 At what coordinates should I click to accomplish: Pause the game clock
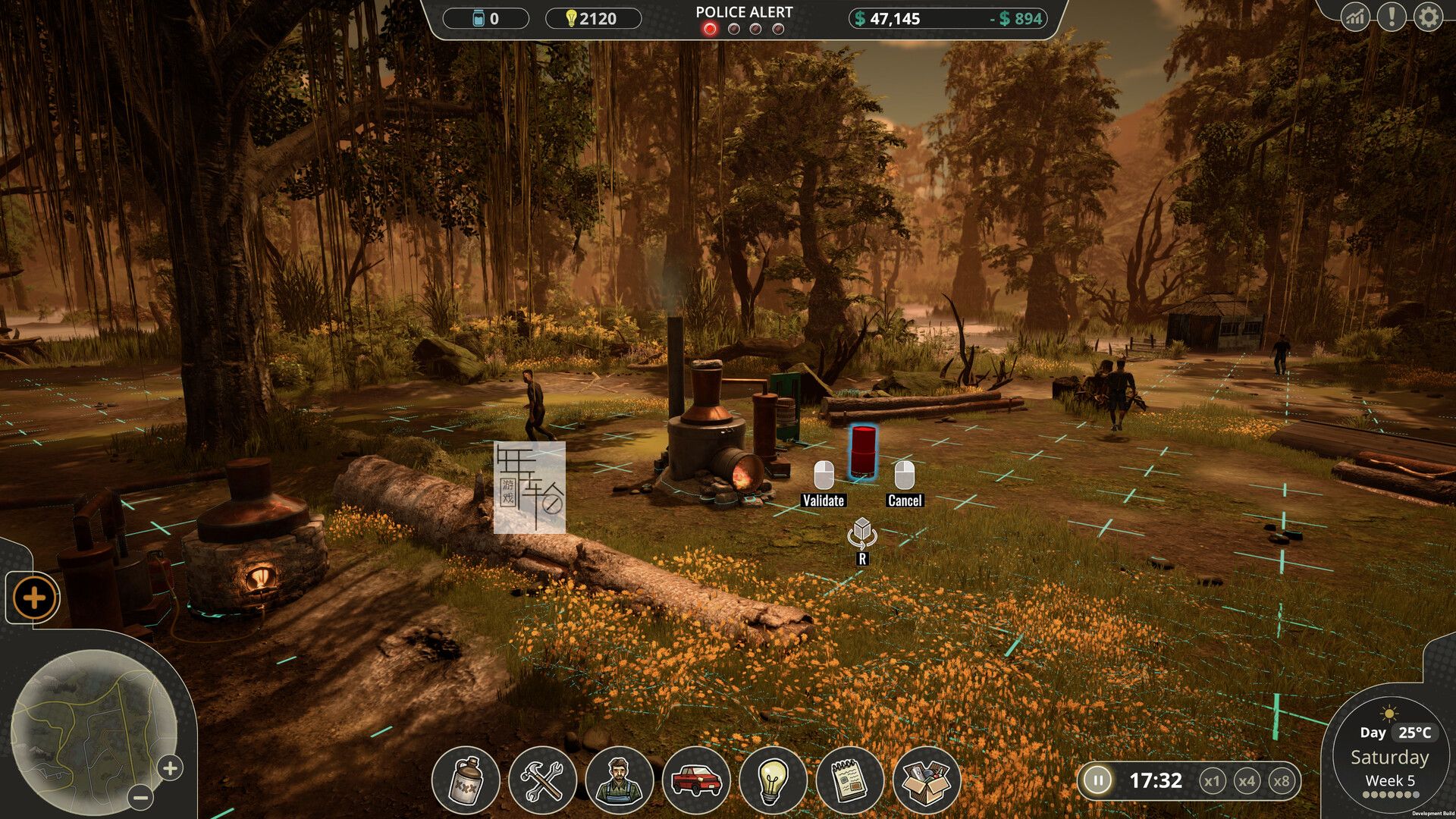[1097, 780]
